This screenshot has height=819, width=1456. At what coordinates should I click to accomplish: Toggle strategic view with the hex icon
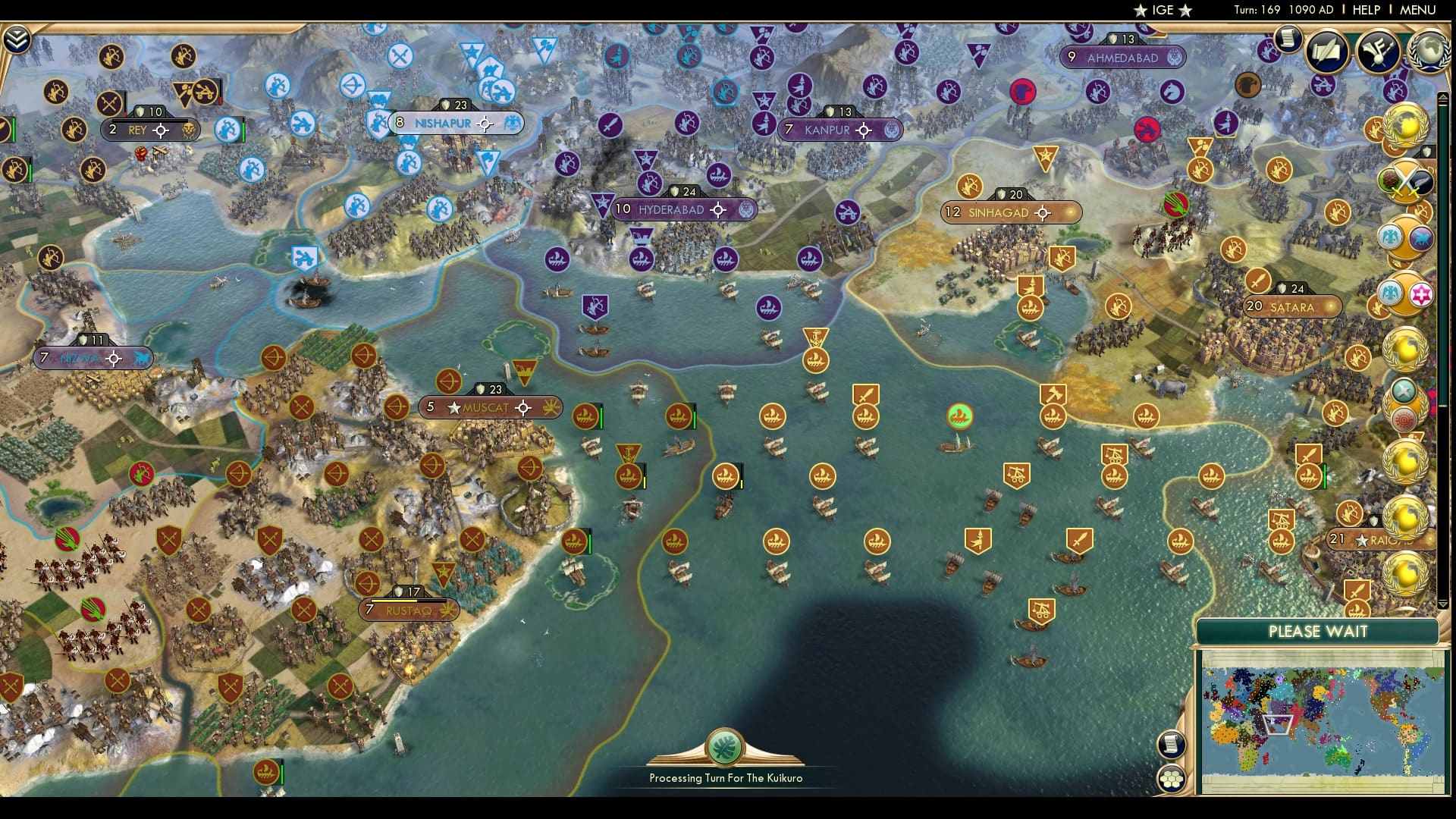coord(1171,779)
